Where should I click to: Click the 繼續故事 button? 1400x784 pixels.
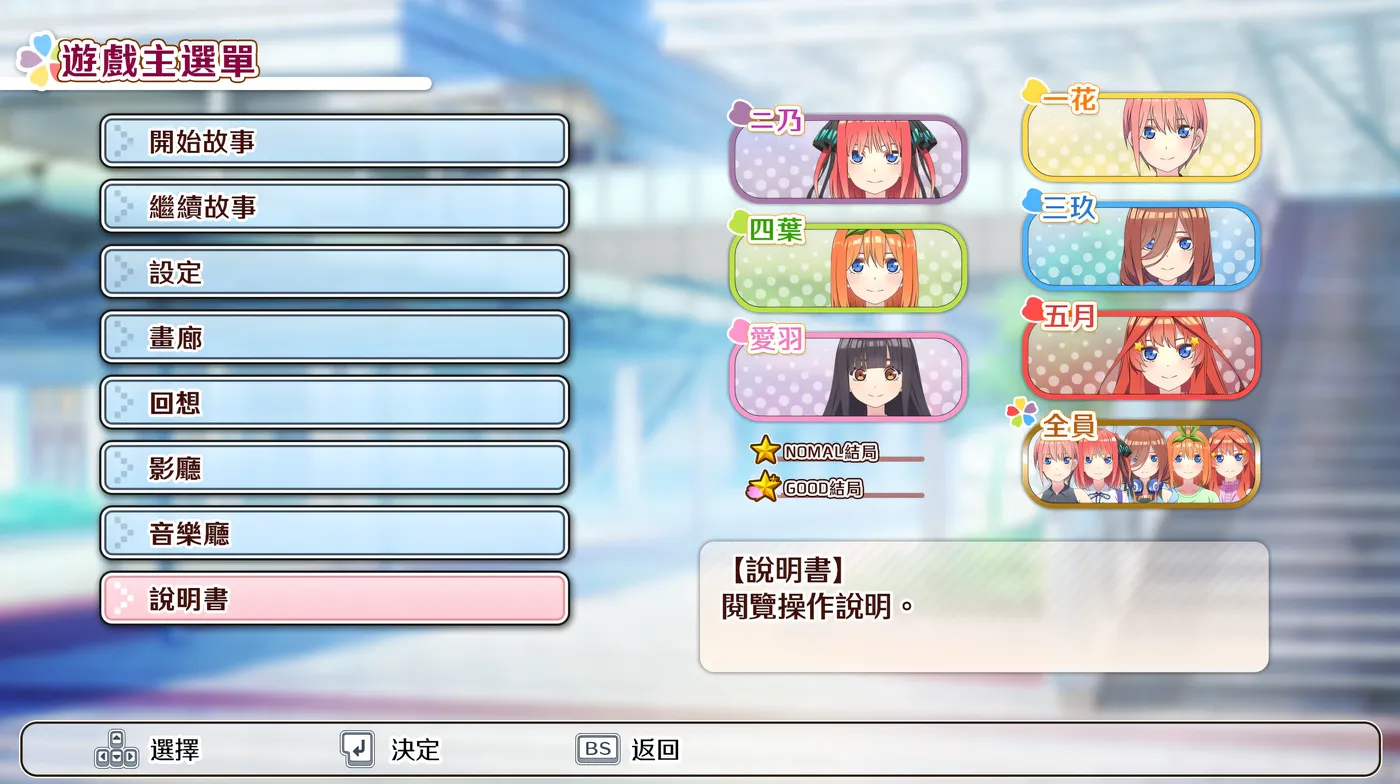[333, 207]
